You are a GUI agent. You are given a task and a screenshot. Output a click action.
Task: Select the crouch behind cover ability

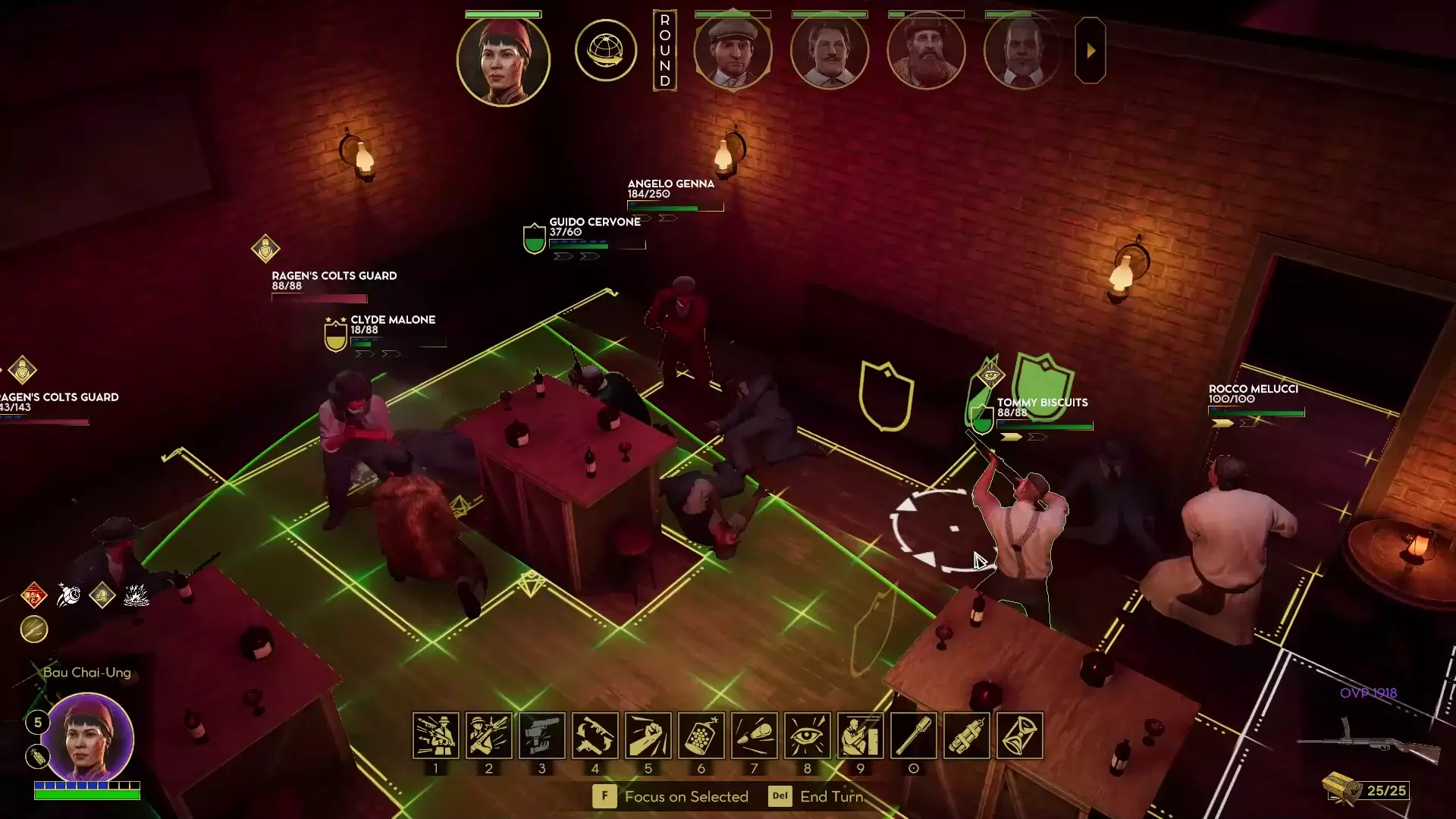(x=860, y=735)
